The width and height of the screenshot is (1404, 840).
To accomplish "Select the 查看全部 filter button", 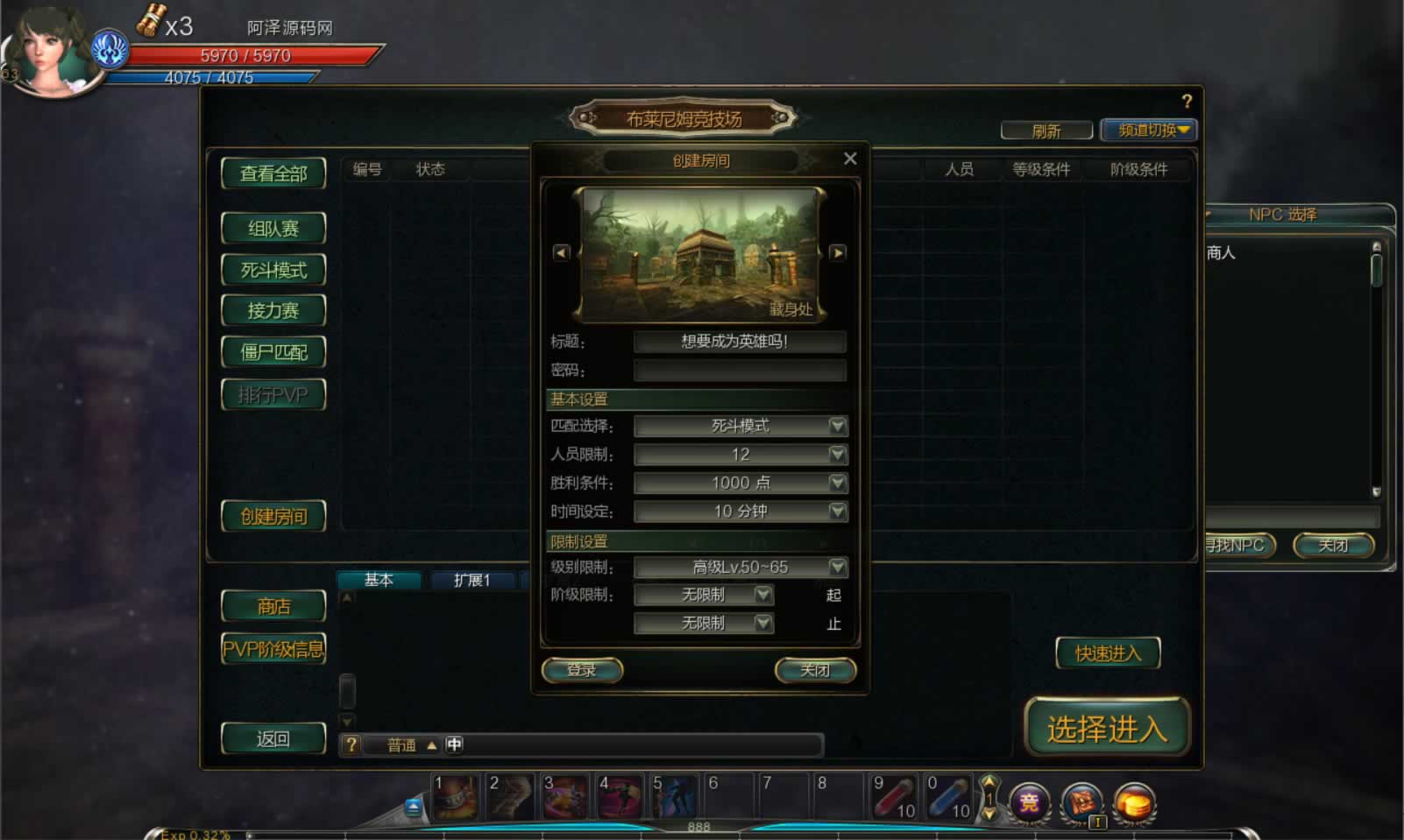I will pyautogui.click(x=273, y=173).
